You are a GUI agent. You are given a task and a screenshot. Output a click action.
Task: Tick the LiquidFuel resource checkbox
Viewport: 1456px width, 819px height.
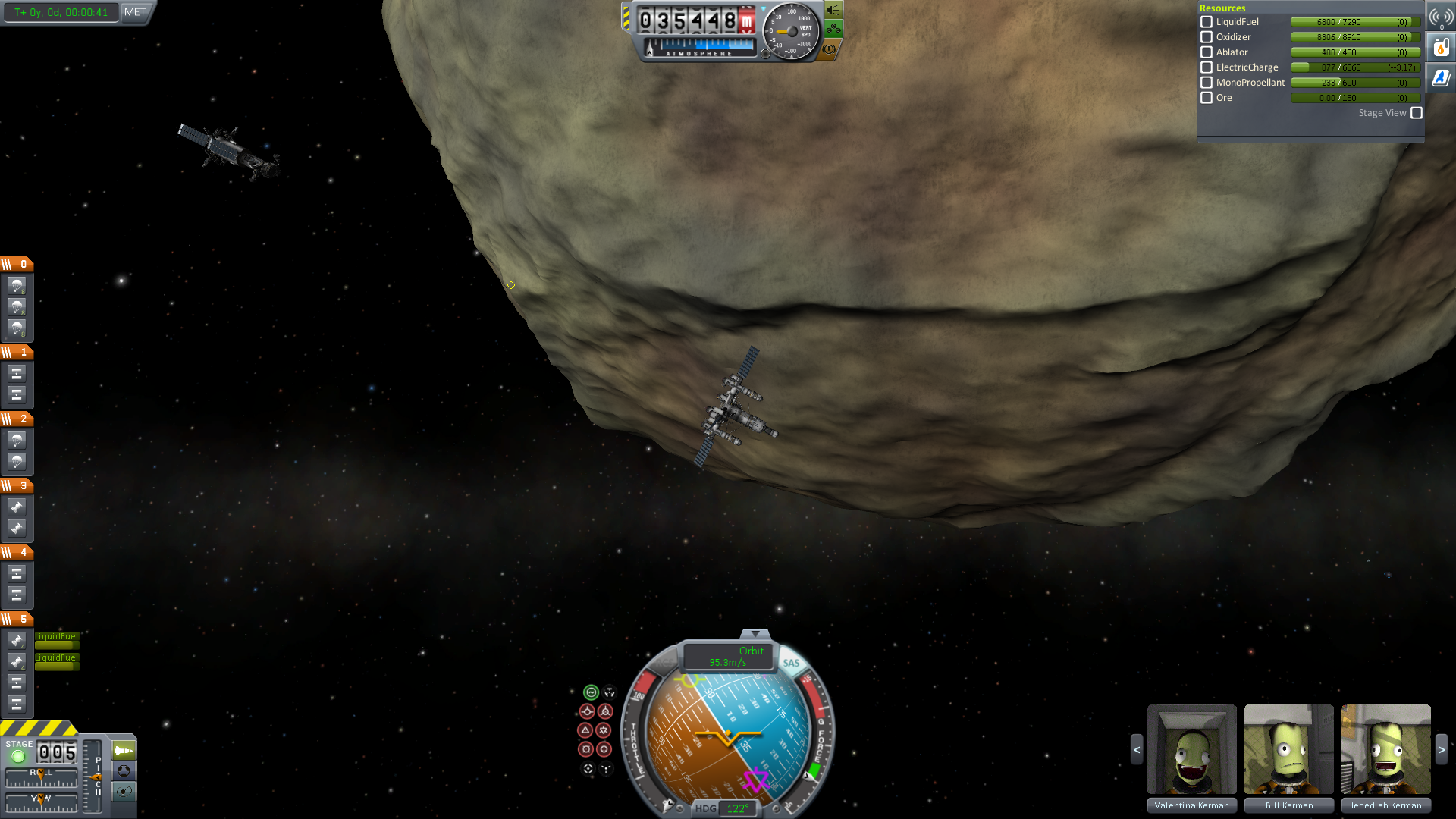(1207, 22)
